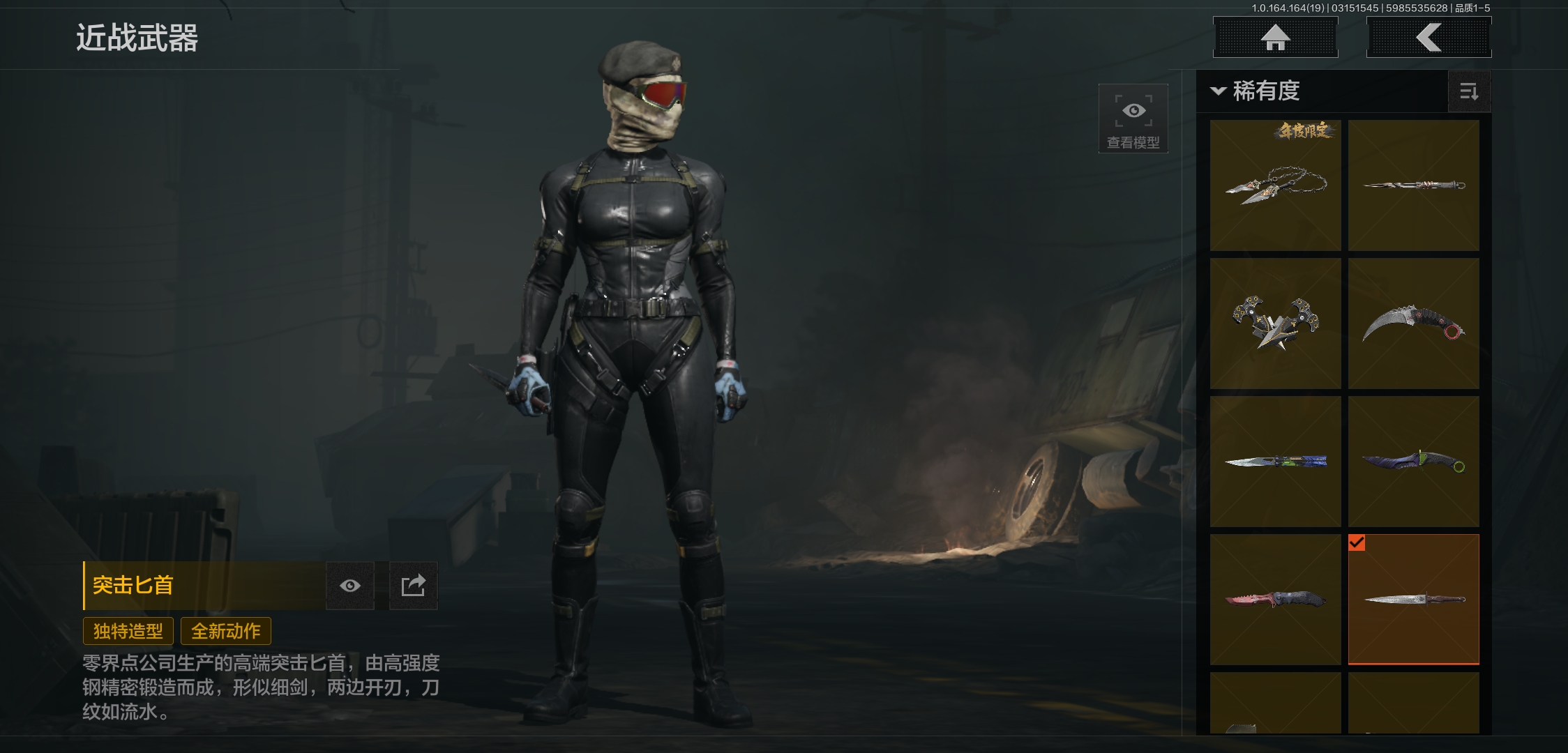Preview 突击匕首 with the eye icon
Image resolution: width=1568 pixels, height=753 pixels.
[x=350, y=586]
